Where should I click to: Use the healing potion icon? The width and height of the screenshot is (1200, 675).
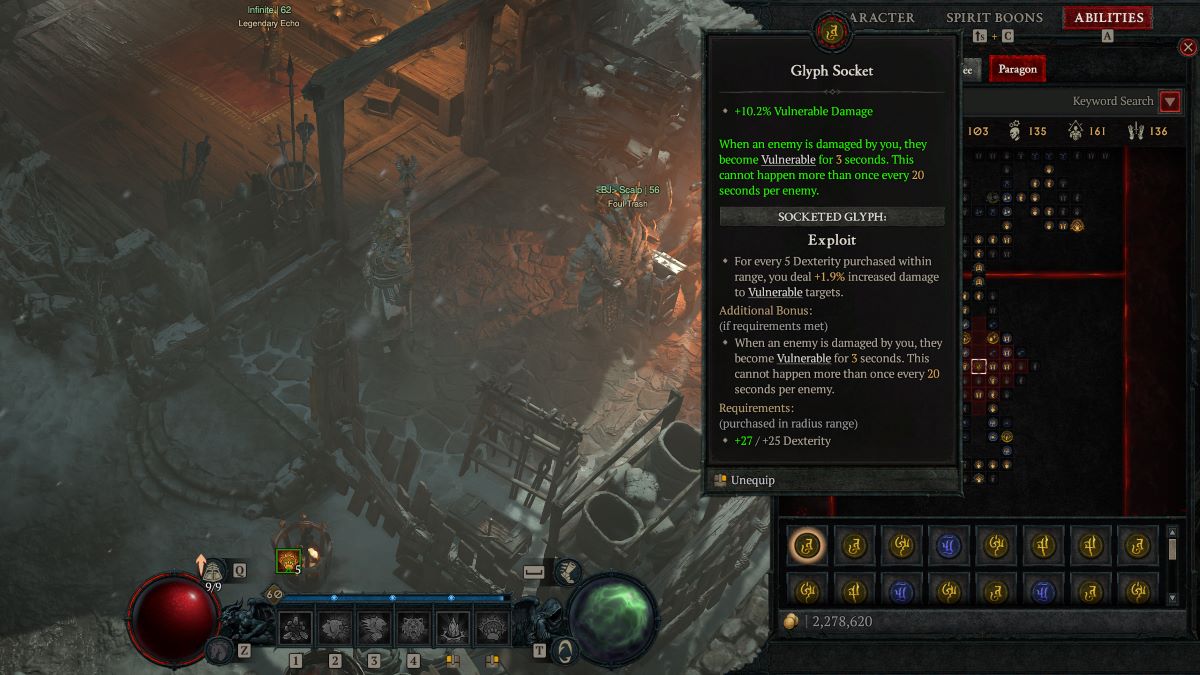coord(213,570)
